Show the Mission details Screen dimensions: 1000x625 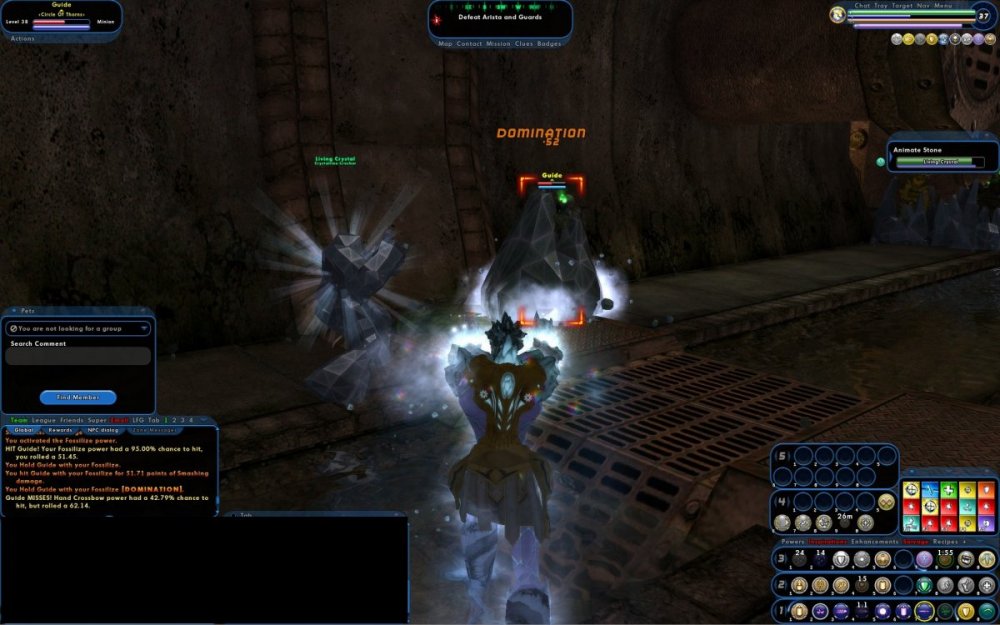[498, 44]
